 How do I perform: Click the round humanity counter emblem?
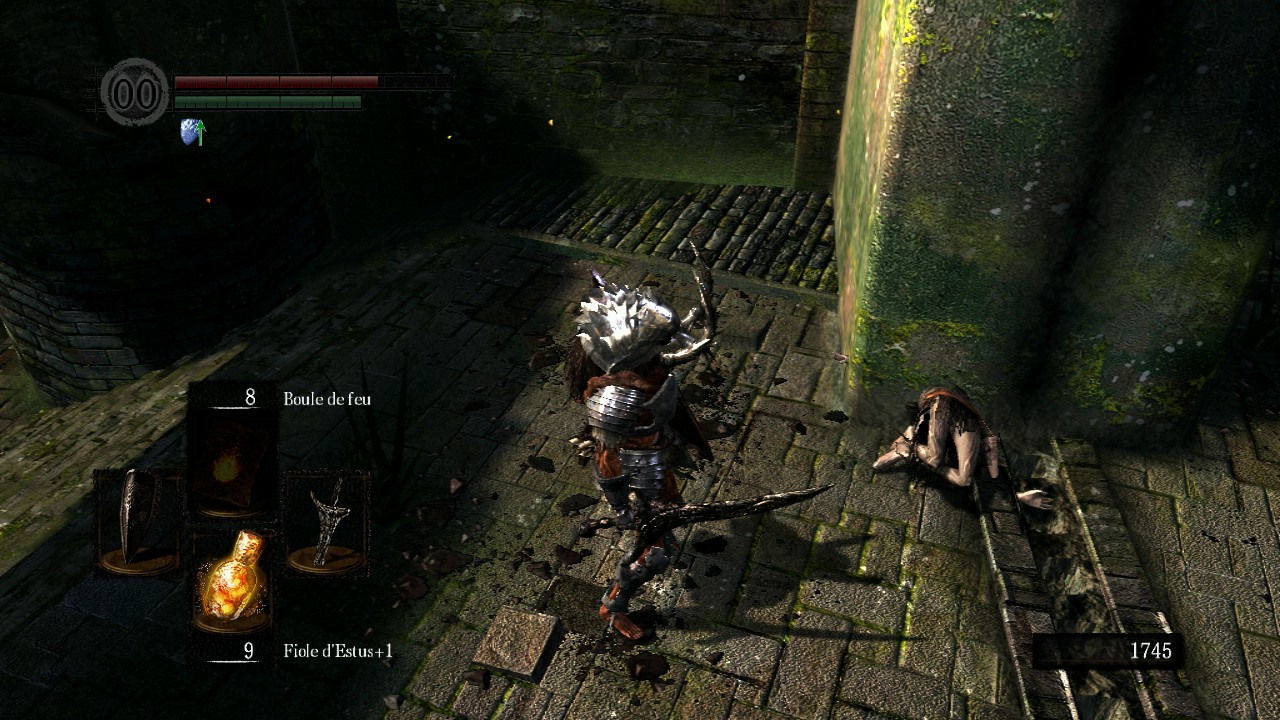pyautogui.click(x=135, y=93)
